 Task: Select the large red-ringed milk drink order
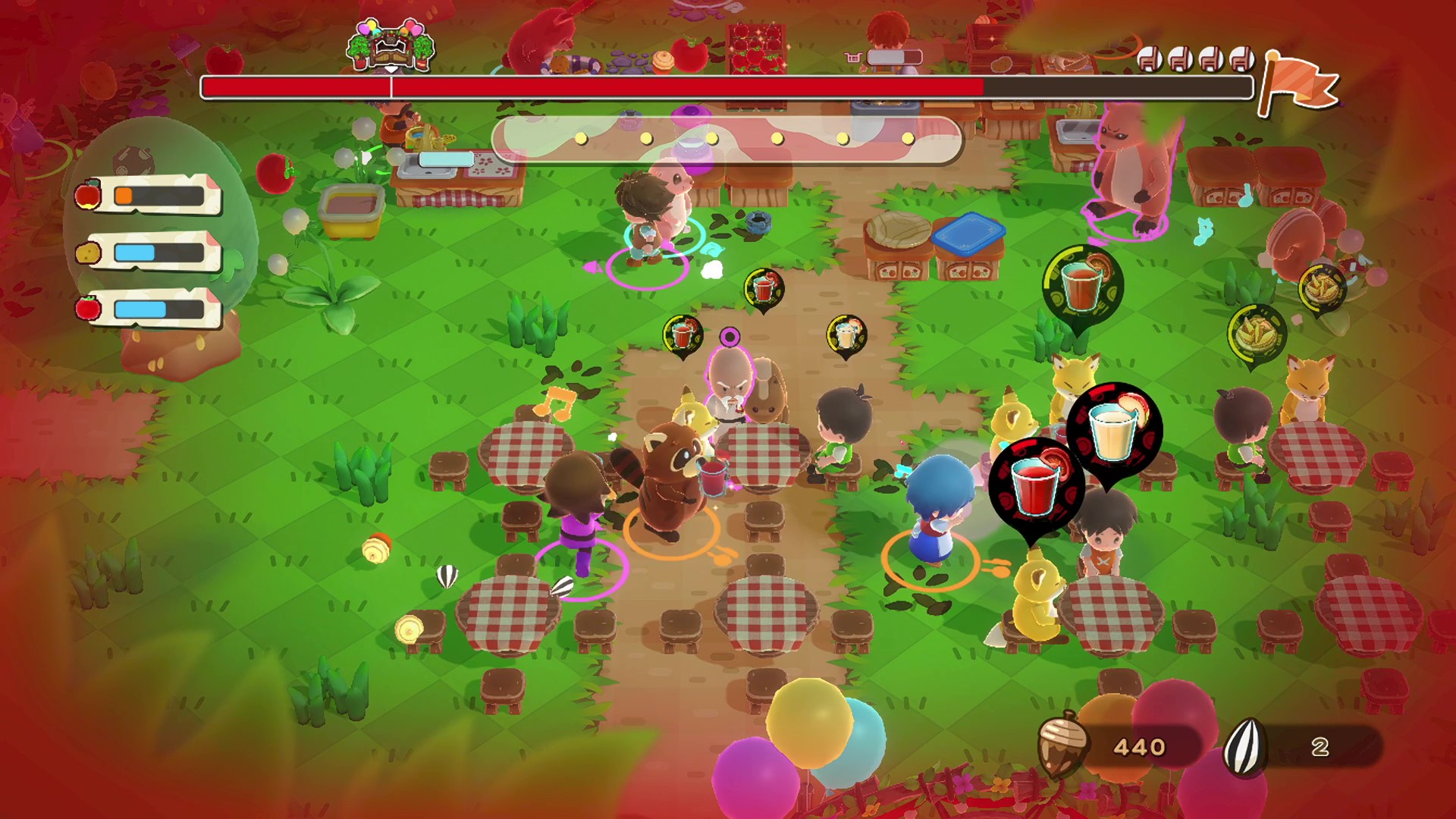tap(1114, 431)
